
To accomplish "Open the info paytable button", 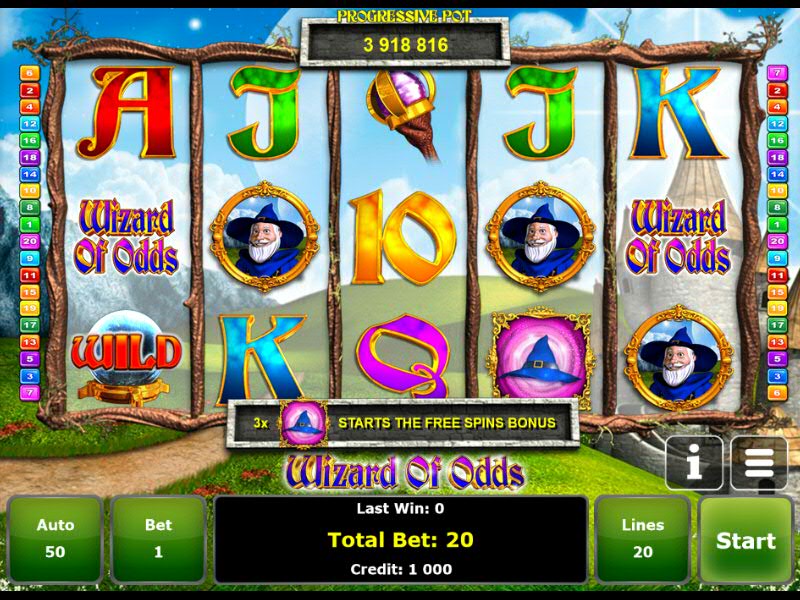I will (x=694, y=463).
